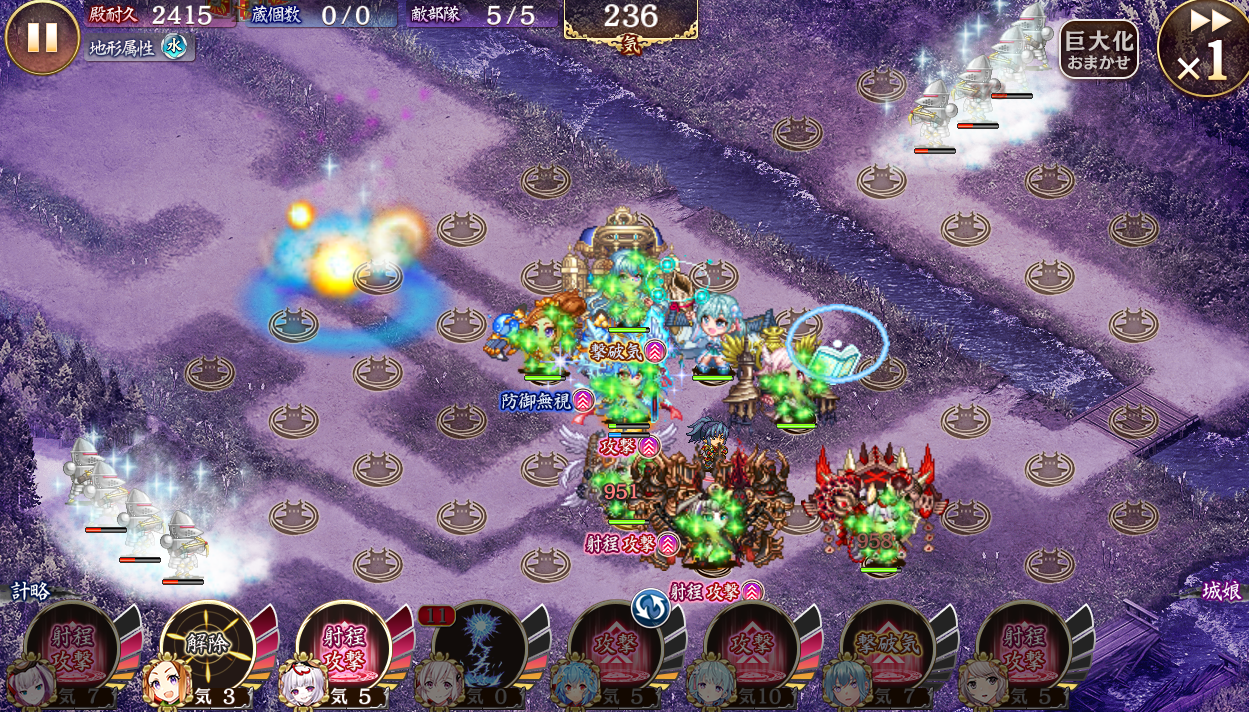The width and height of the screenshot is (1249, 712).
Task: Select the lightning strategy with 0 気 cost
Action: click(479, 648)
